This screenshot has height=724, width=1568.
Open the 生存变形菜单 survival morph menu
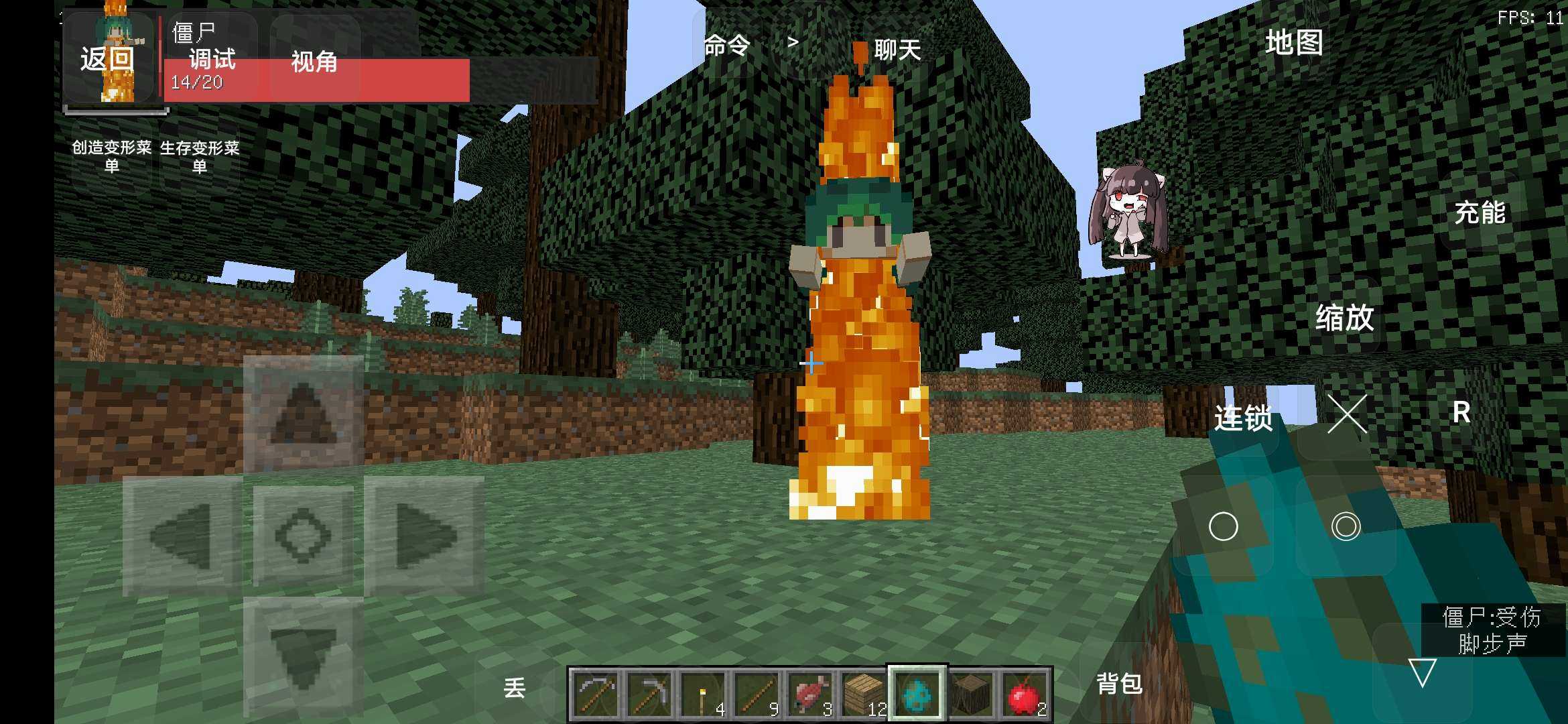(200, 156)
